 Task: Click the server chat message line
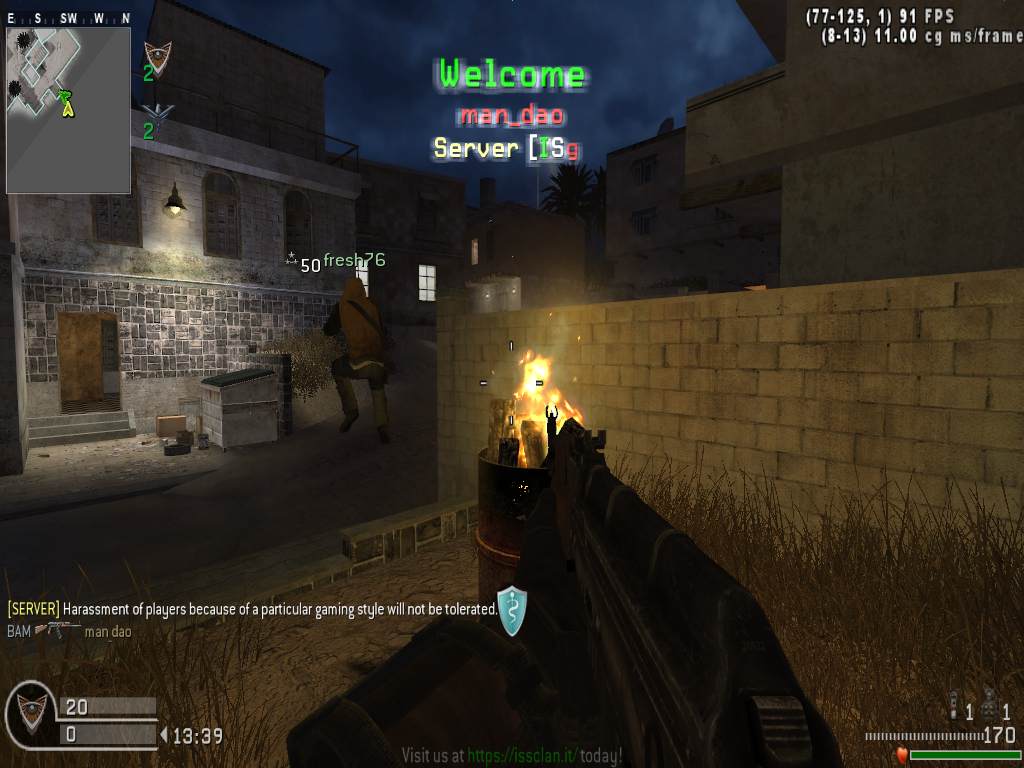(252, 608)
